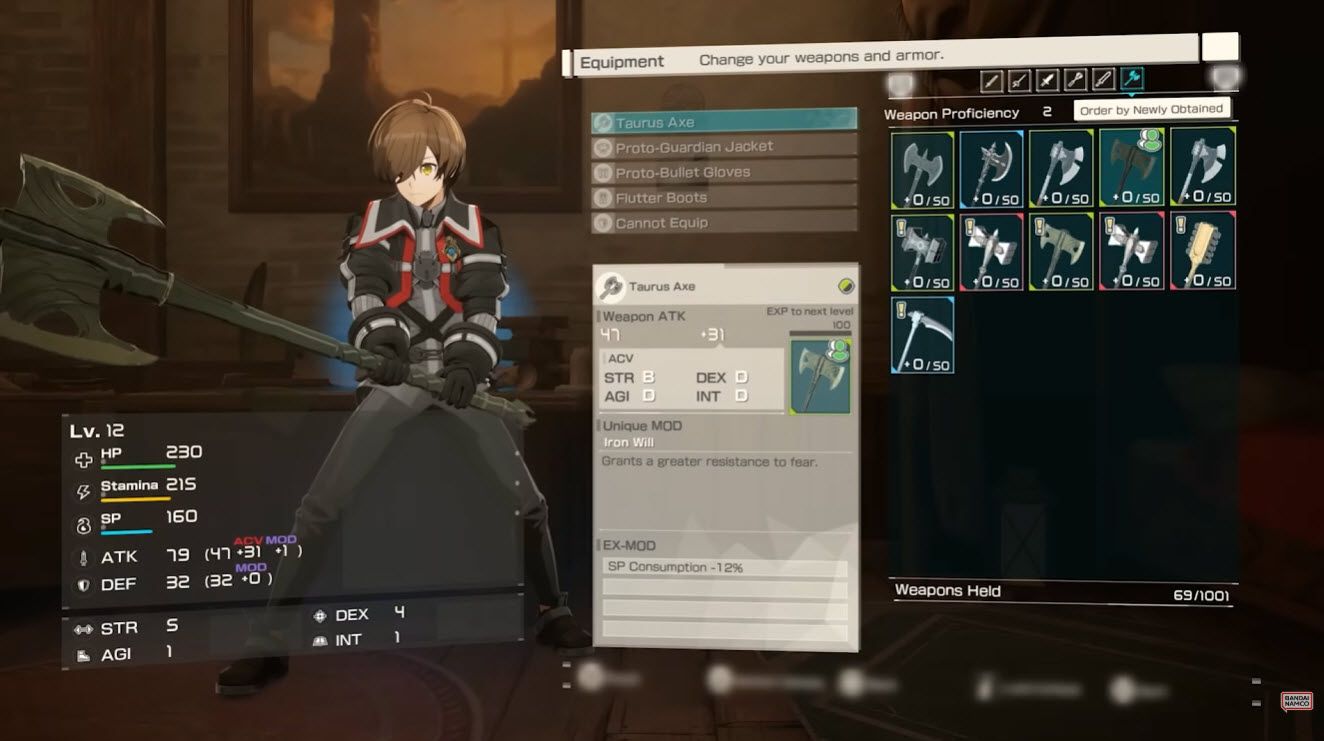The width and height of the screenshot is (1324, 741).
Task: Select the scythe weapon in the list
Action: pos(922,335)
